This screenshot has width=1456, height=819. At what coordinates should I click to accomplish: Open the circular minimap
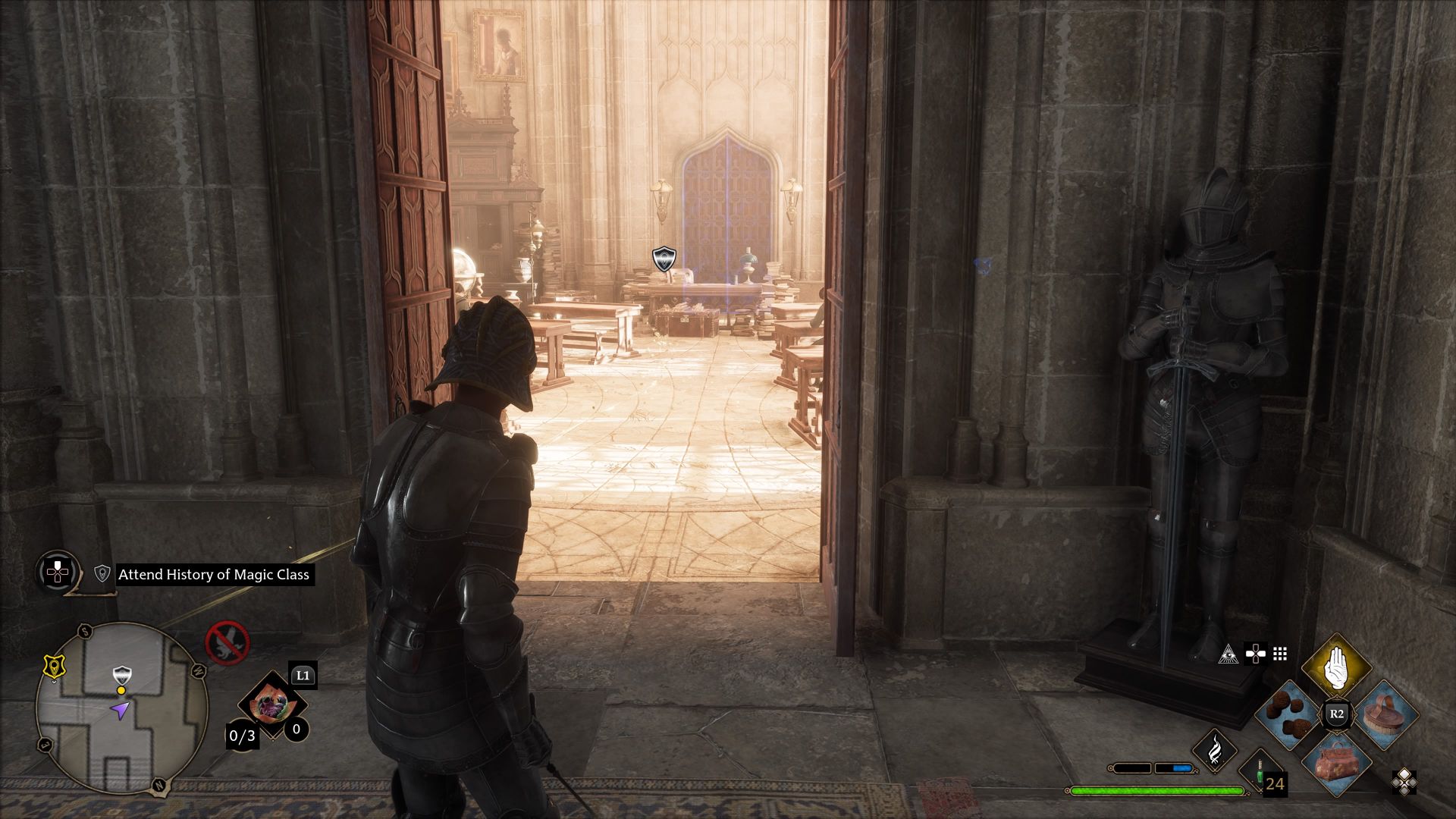[x=121, y=708]
